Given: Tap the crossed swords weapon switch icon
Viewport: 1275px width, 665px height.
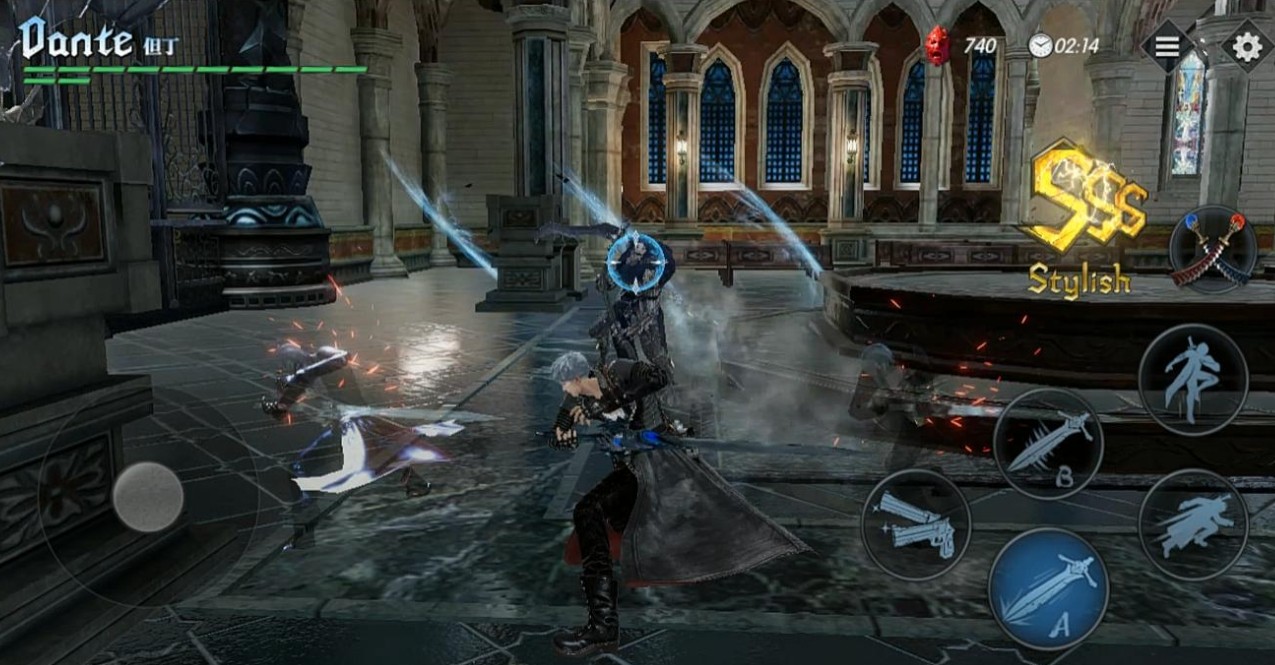Looking at the screenshot, I should pyautogui.click(x=1212, y=251).
